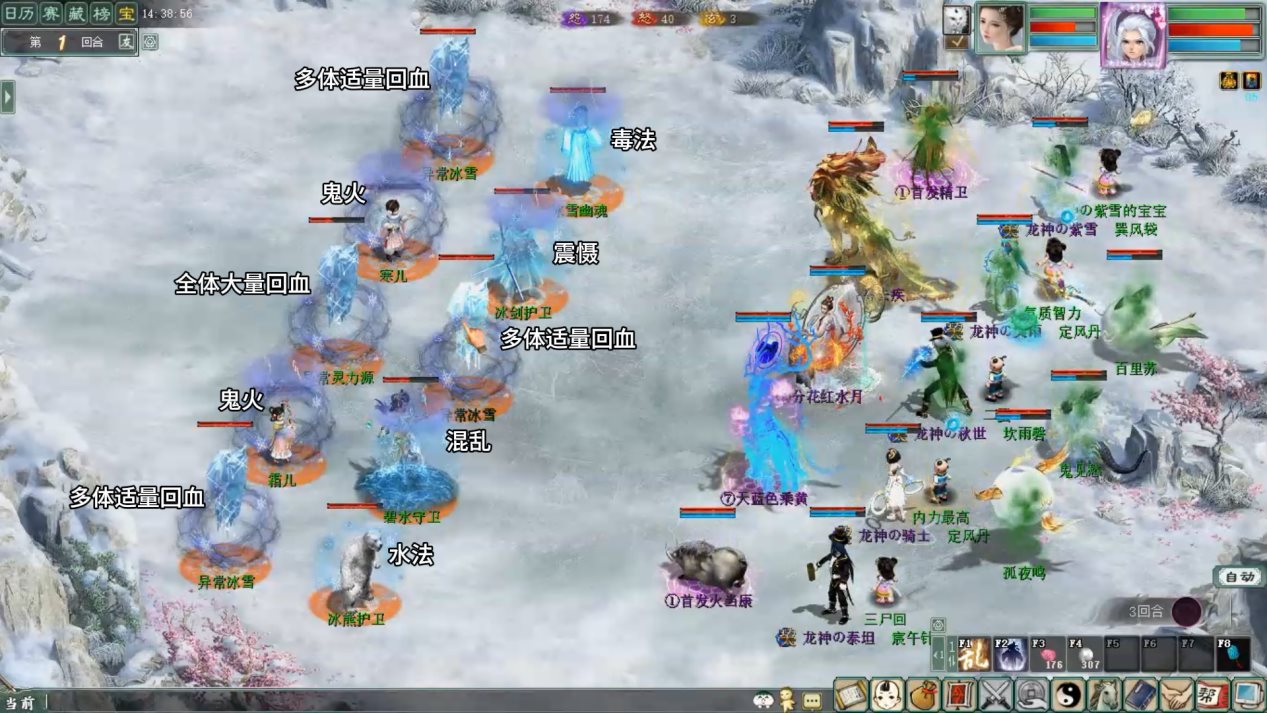Open the highlighted 宝 treasure button

(126, 14)
